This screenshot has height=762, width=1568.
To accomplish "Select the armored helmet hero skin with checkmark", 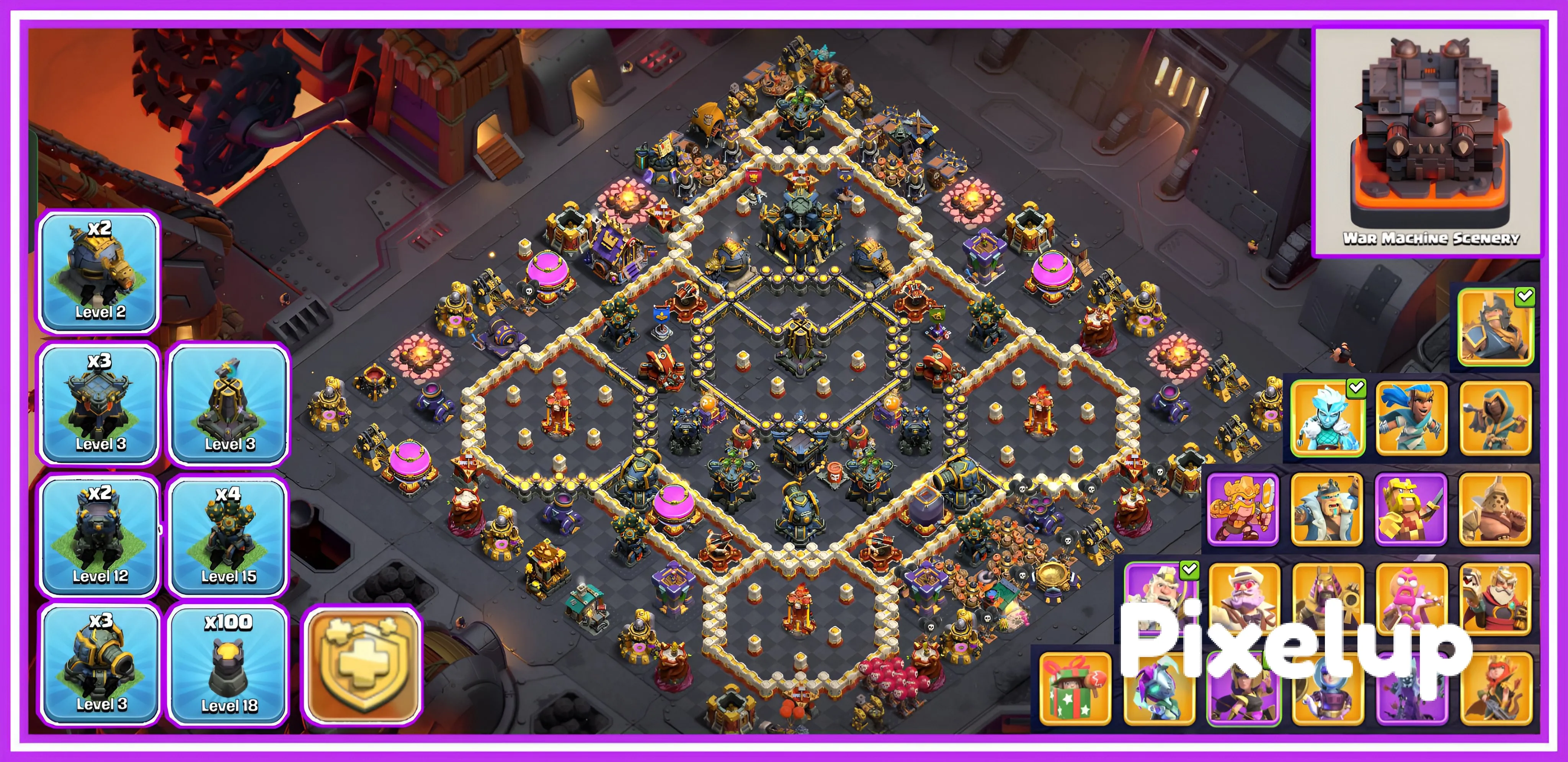I will (x=1496, y=327).
